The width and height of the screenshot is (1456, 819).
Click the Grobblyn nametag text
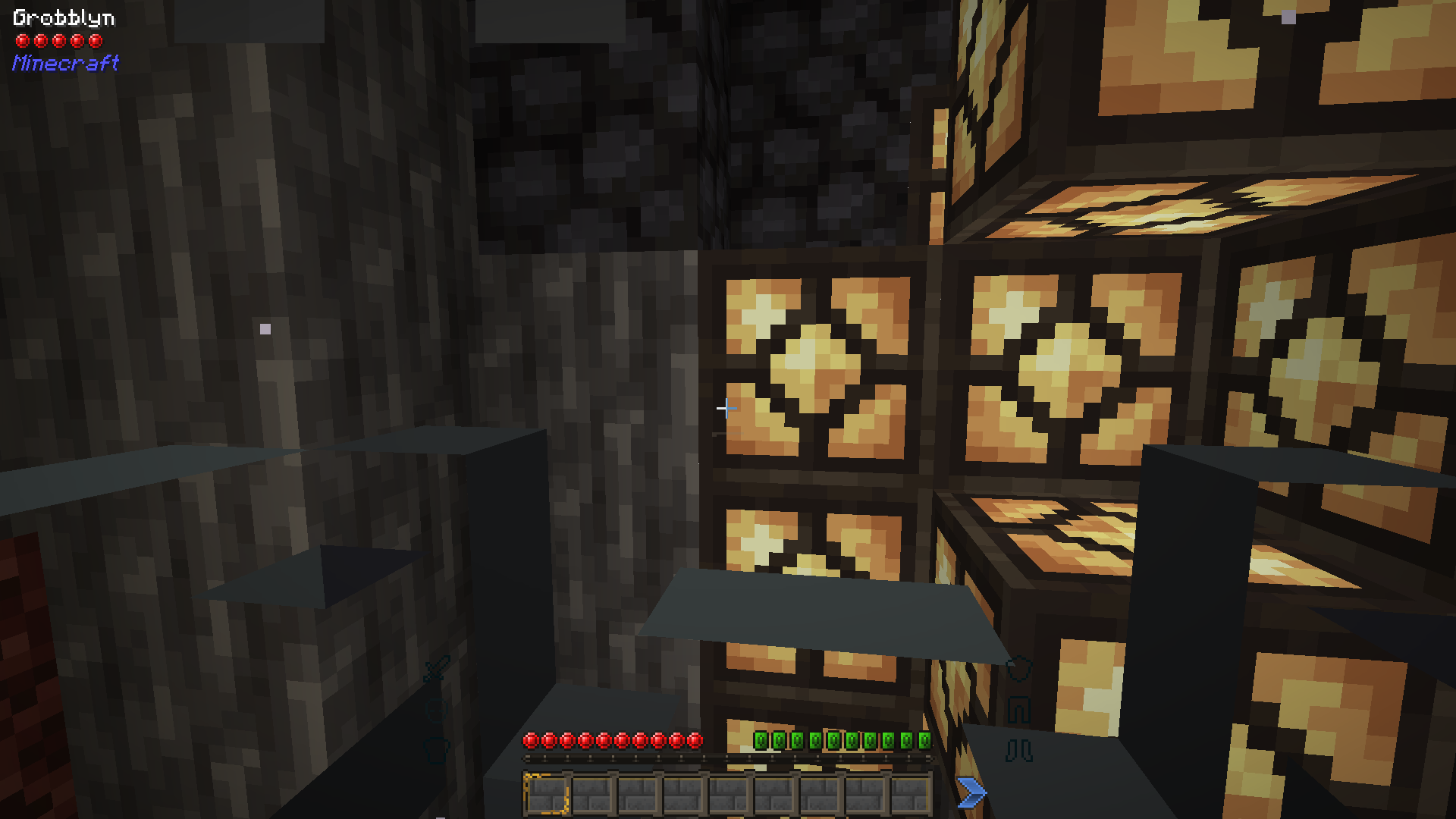[64, 17]
